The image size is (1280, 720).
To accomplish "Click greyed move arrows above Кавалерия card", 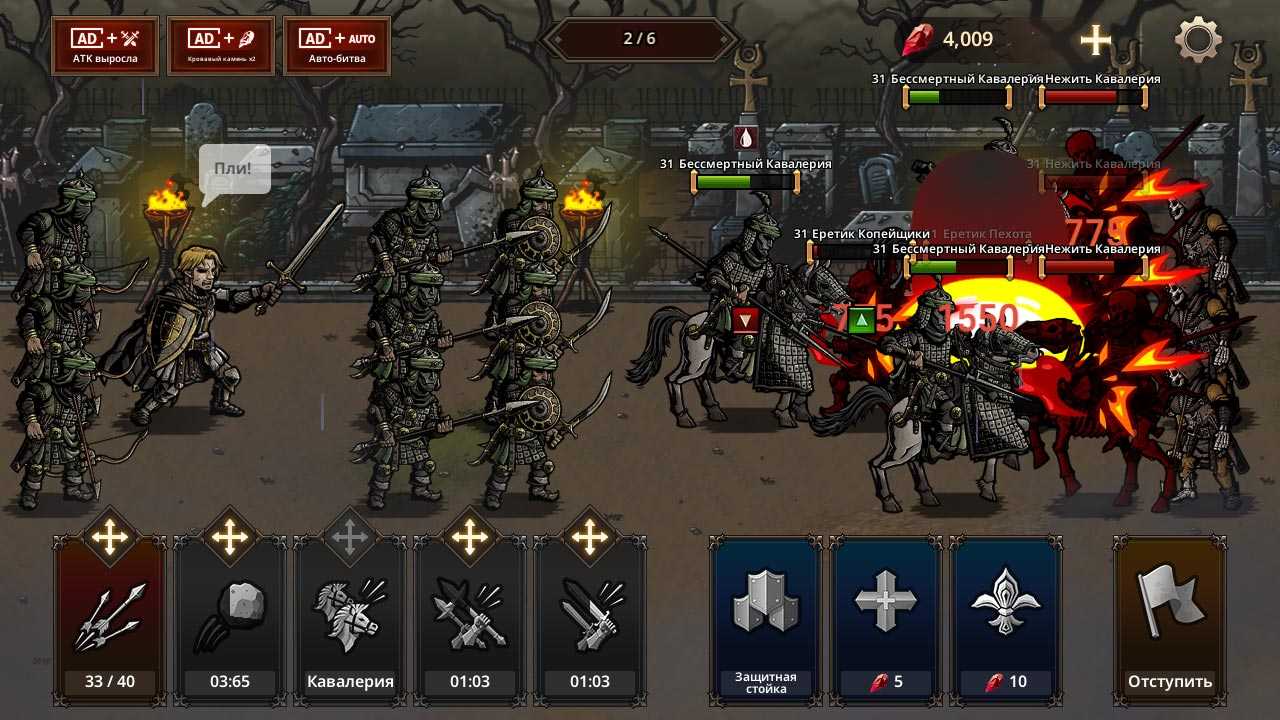I will [350, 538].
